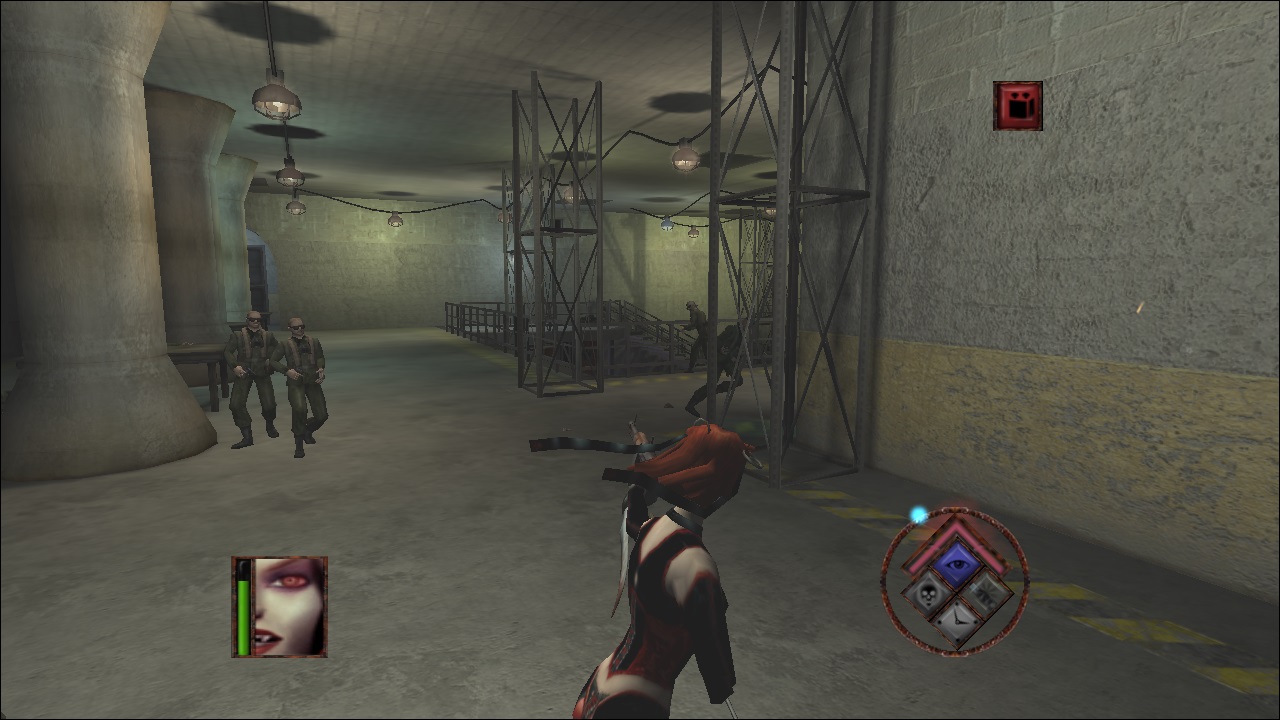1280x720 pixels.
Task: Select the skull vision mode icon
Action: coord(928,595)
